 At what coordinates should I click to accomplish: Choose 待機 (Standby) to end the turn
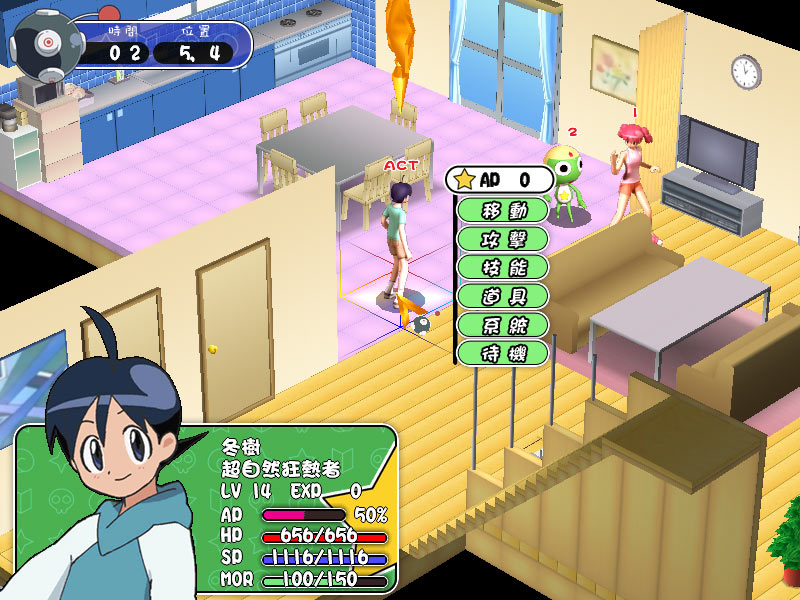point(502,352)
